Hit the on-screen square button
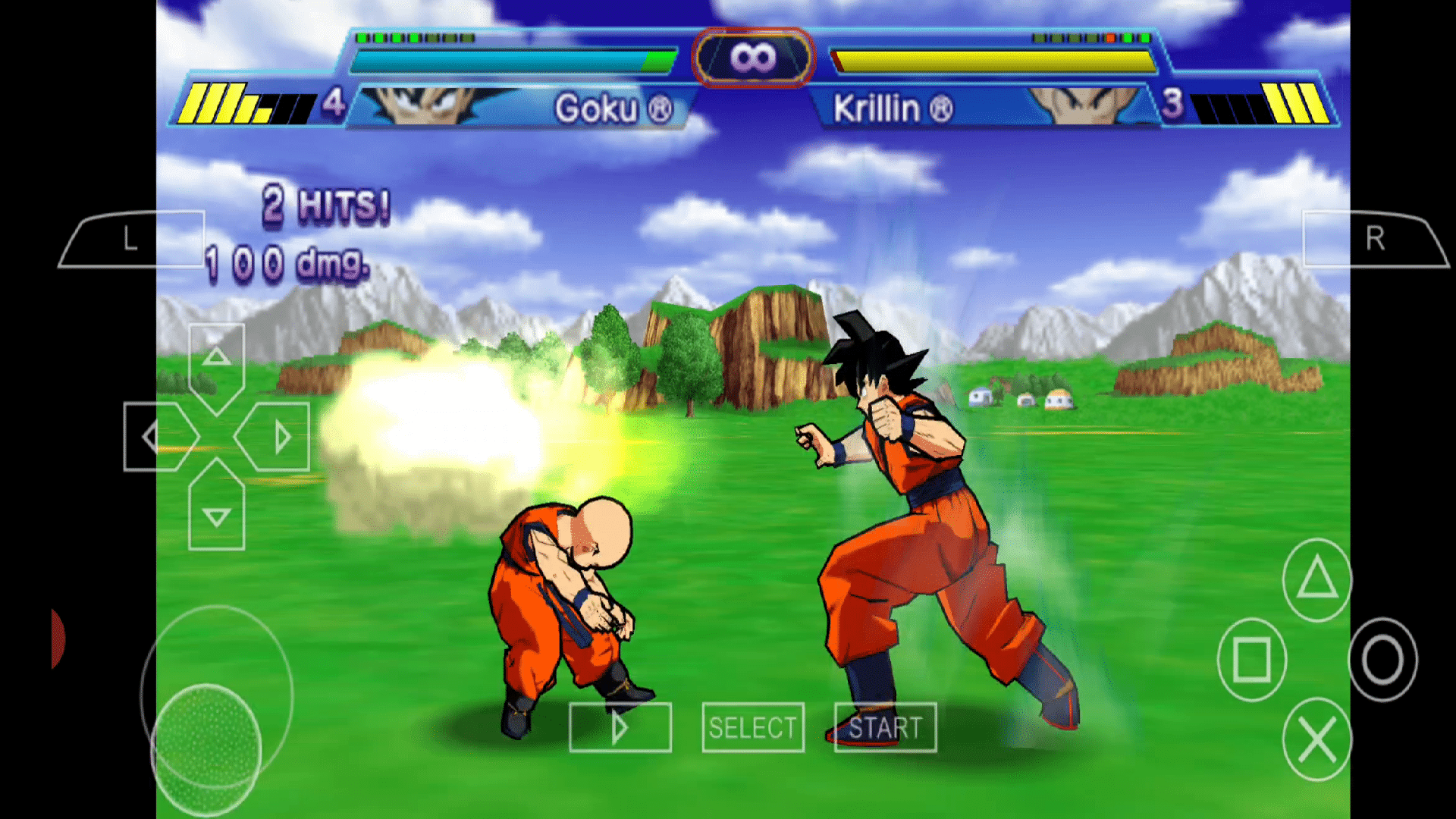 [1252, 660]
